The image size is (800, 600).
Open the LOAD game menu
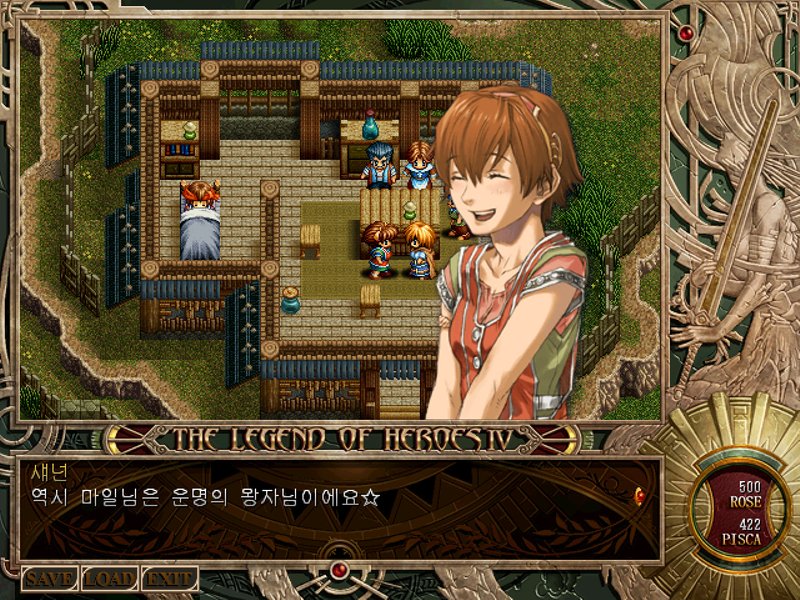109,579
